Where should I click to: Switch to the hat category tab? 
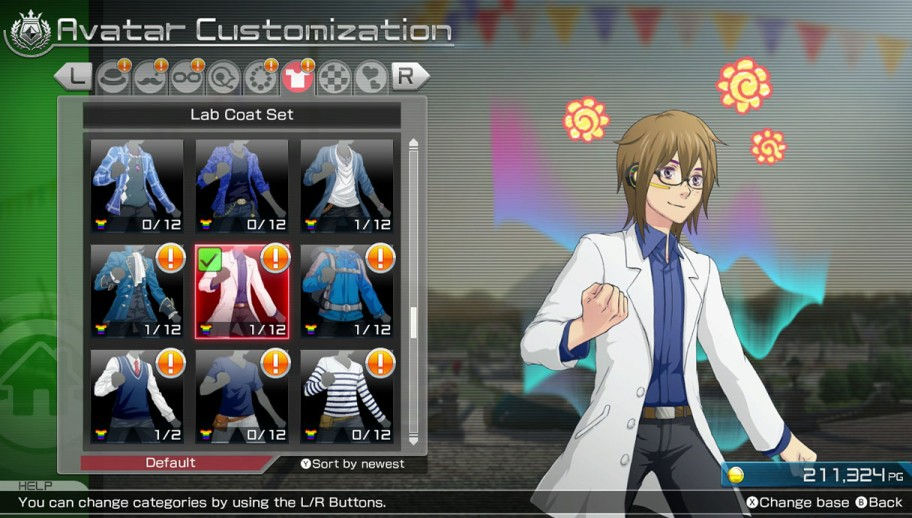[x=113, y=77]
